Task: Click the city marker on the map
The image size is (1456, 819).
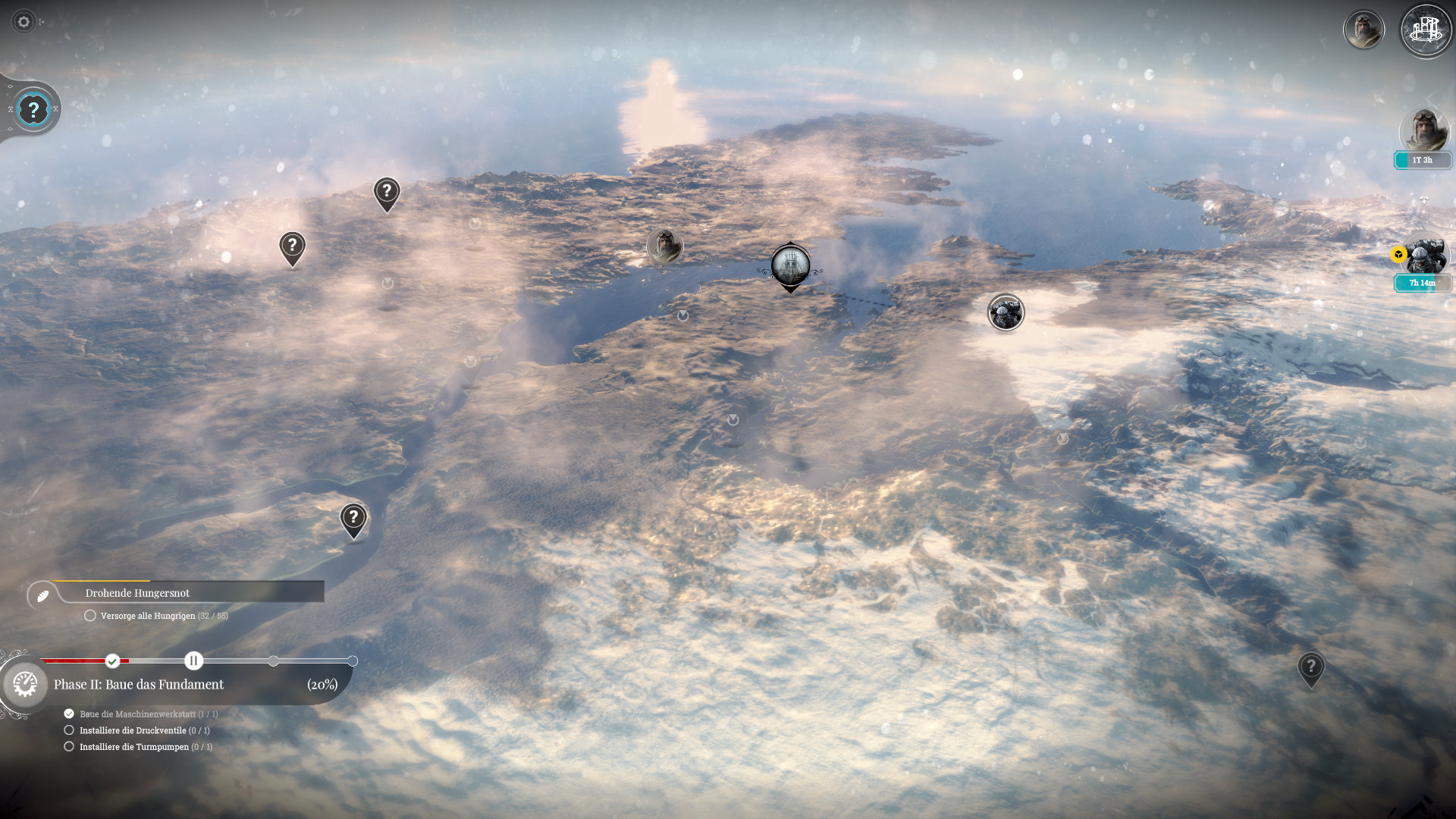Action: (x=790, y=265)
